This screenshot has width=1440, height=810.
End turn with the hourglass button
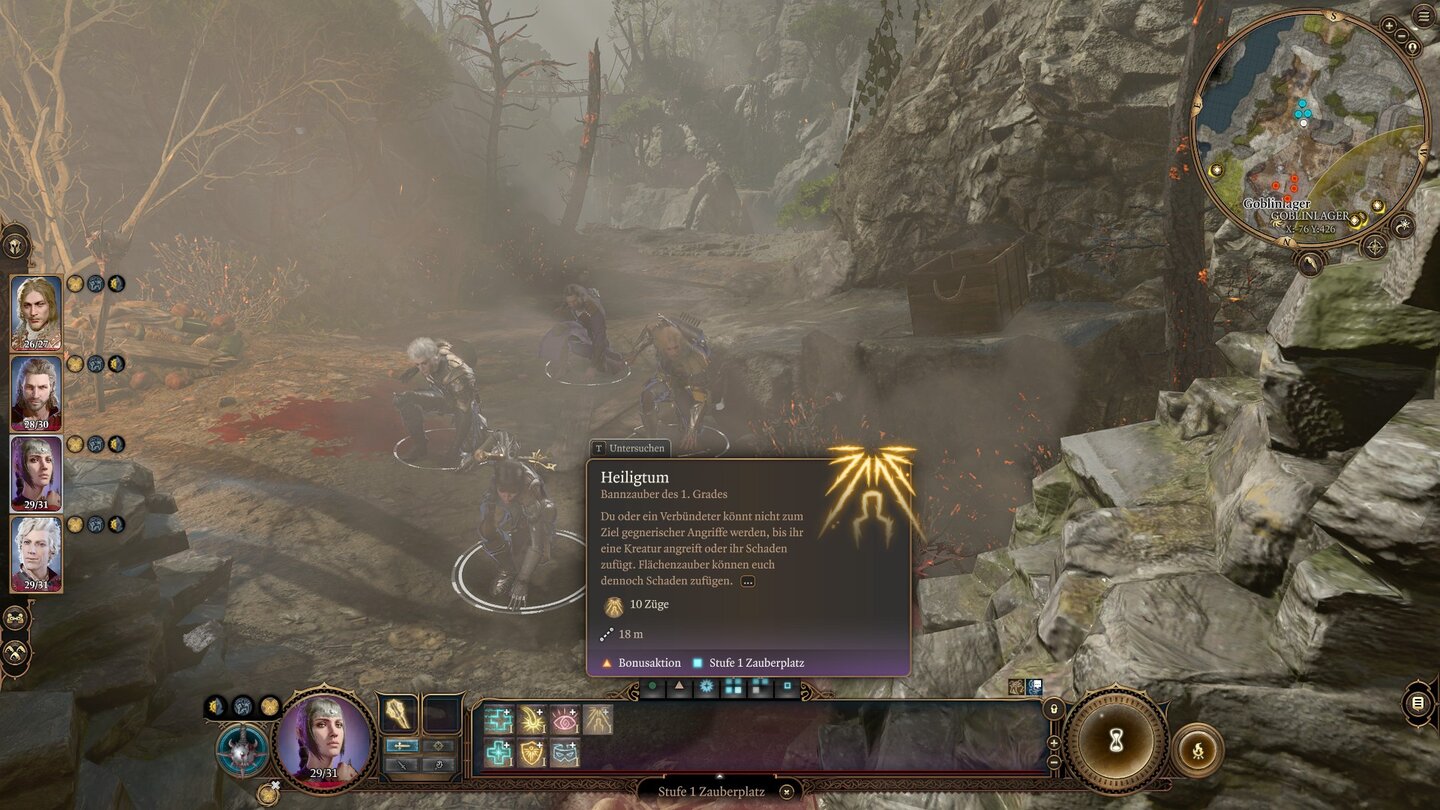point(1116,741)
